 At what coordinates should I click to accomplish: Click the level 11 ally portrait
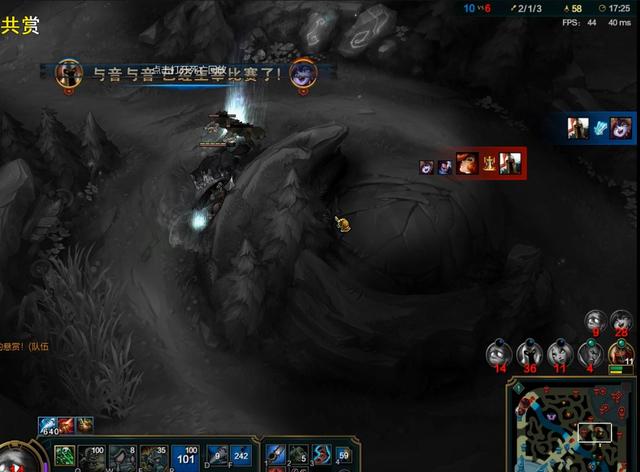(622, 352)
